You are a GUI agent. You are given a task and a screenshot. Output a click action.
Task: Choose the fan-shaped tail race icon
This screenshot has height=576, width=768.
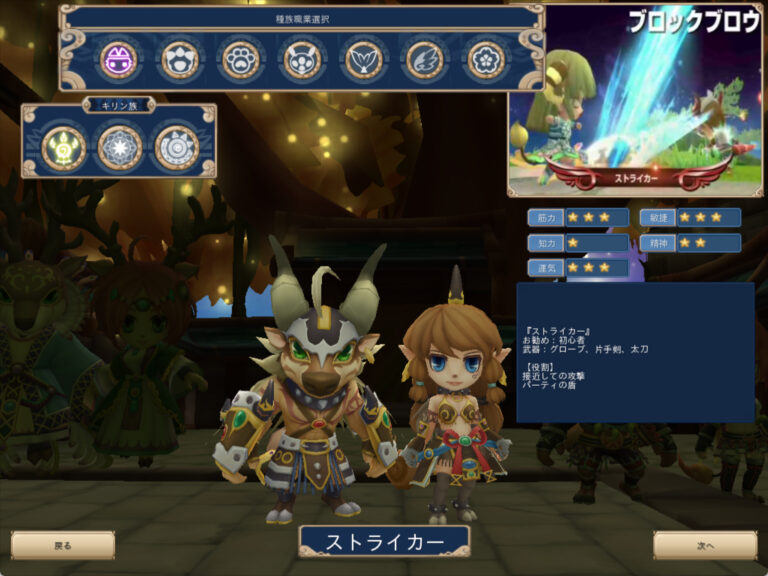[x=364, y=60]
